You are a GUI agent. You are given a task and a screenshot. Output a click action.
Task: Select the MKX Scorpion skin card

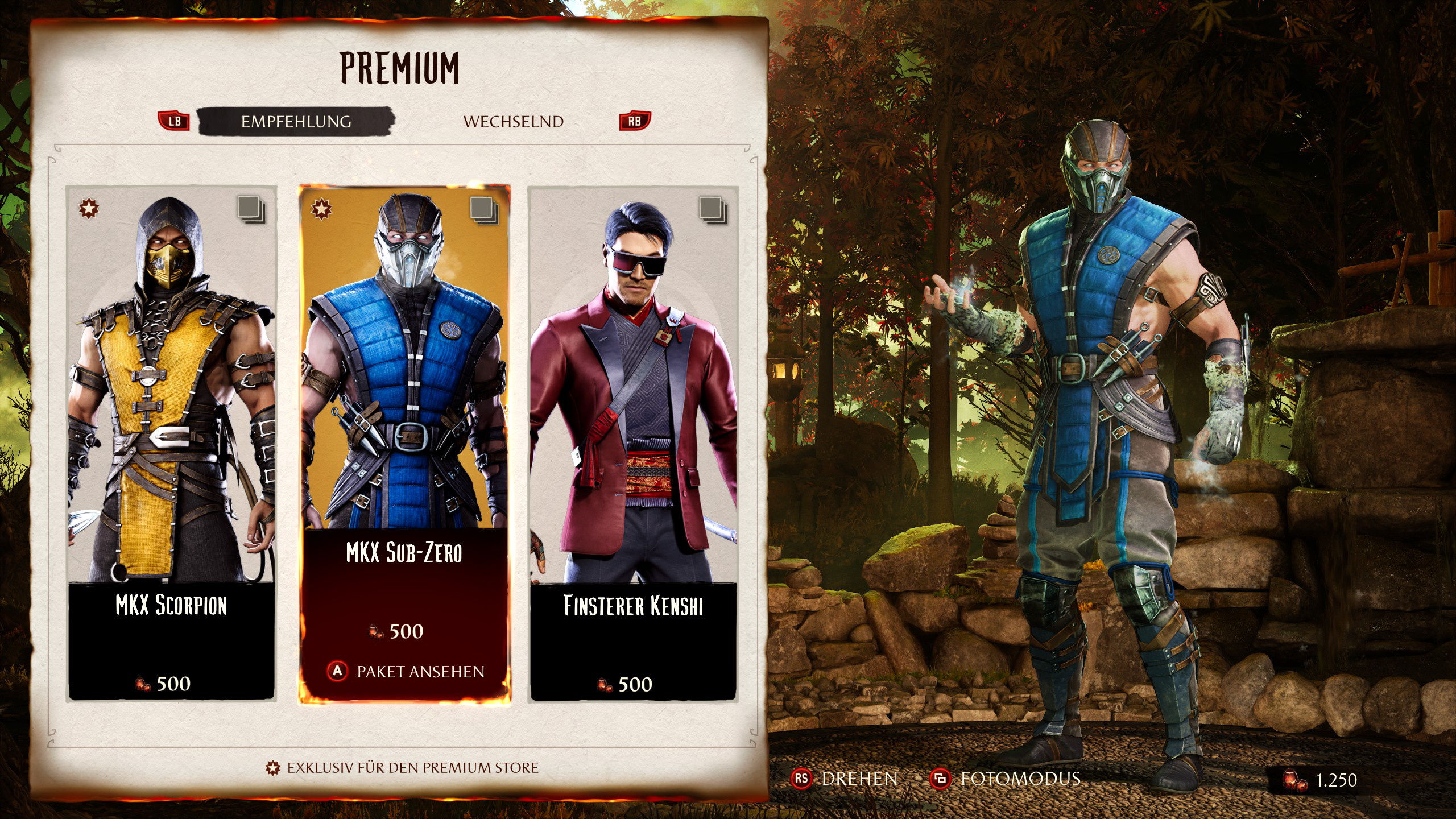point(171,444)
